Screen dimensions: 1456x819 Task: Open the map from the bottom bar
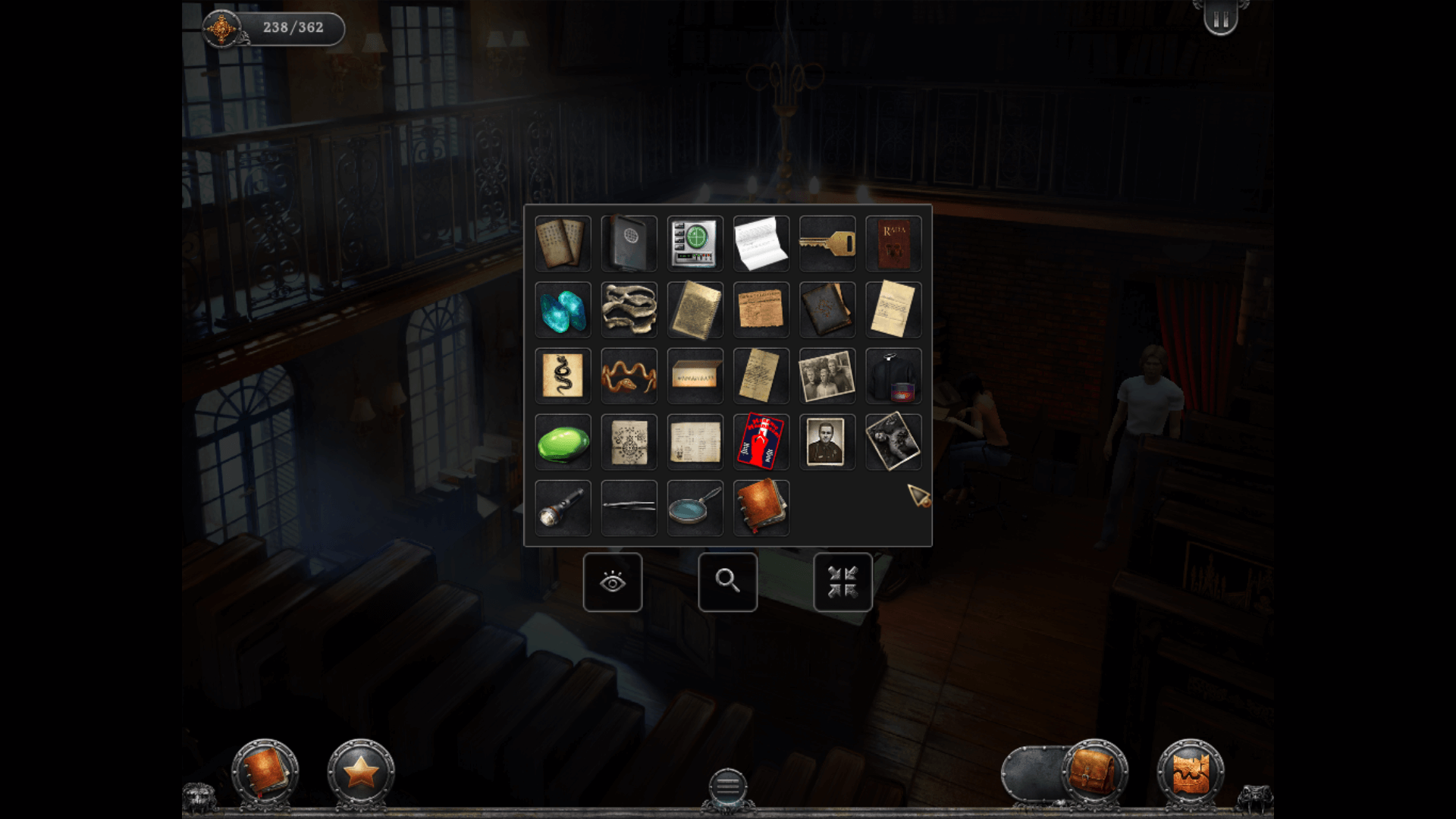tap(1190, 772)
